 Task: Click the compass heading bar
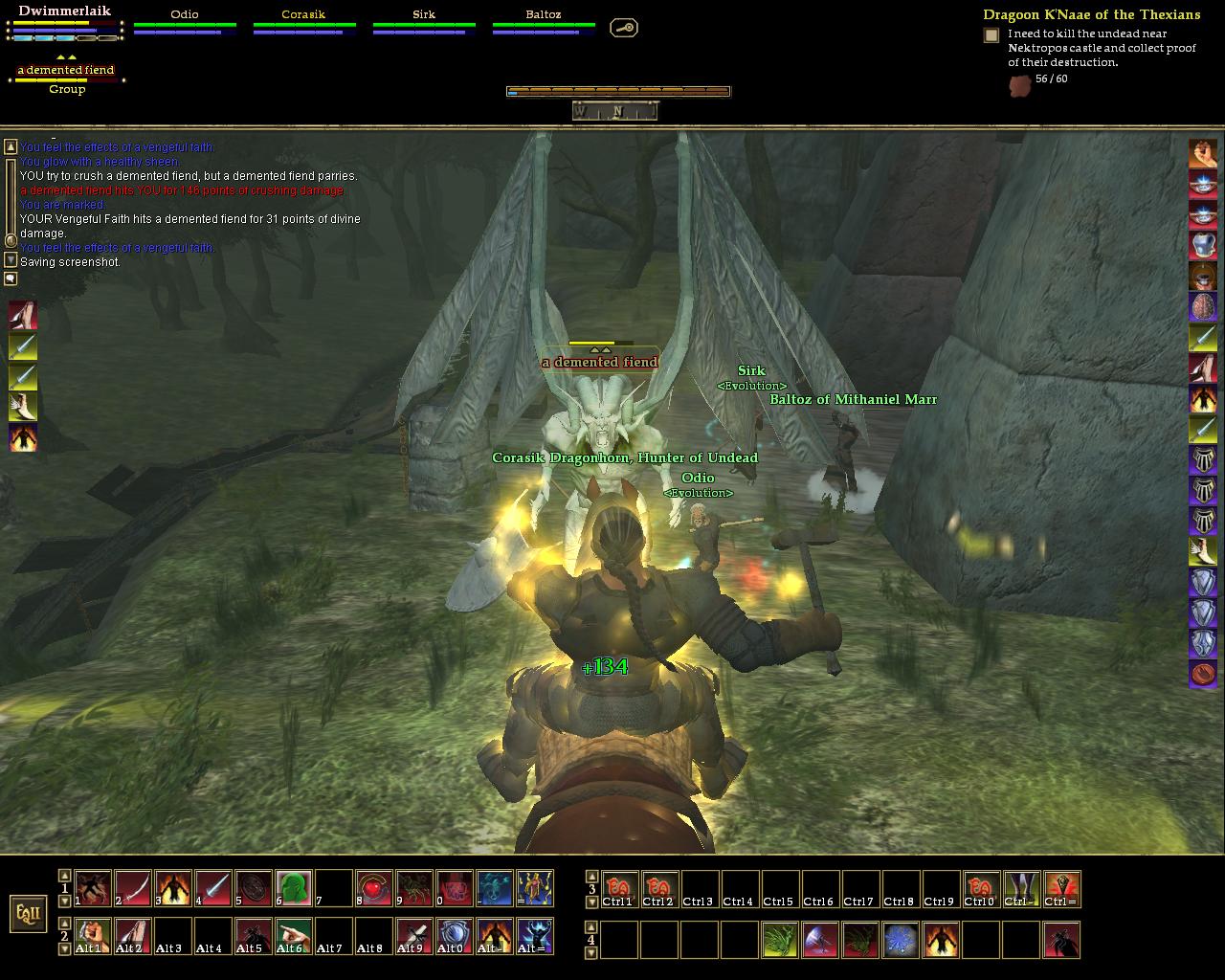click(615, 111)
